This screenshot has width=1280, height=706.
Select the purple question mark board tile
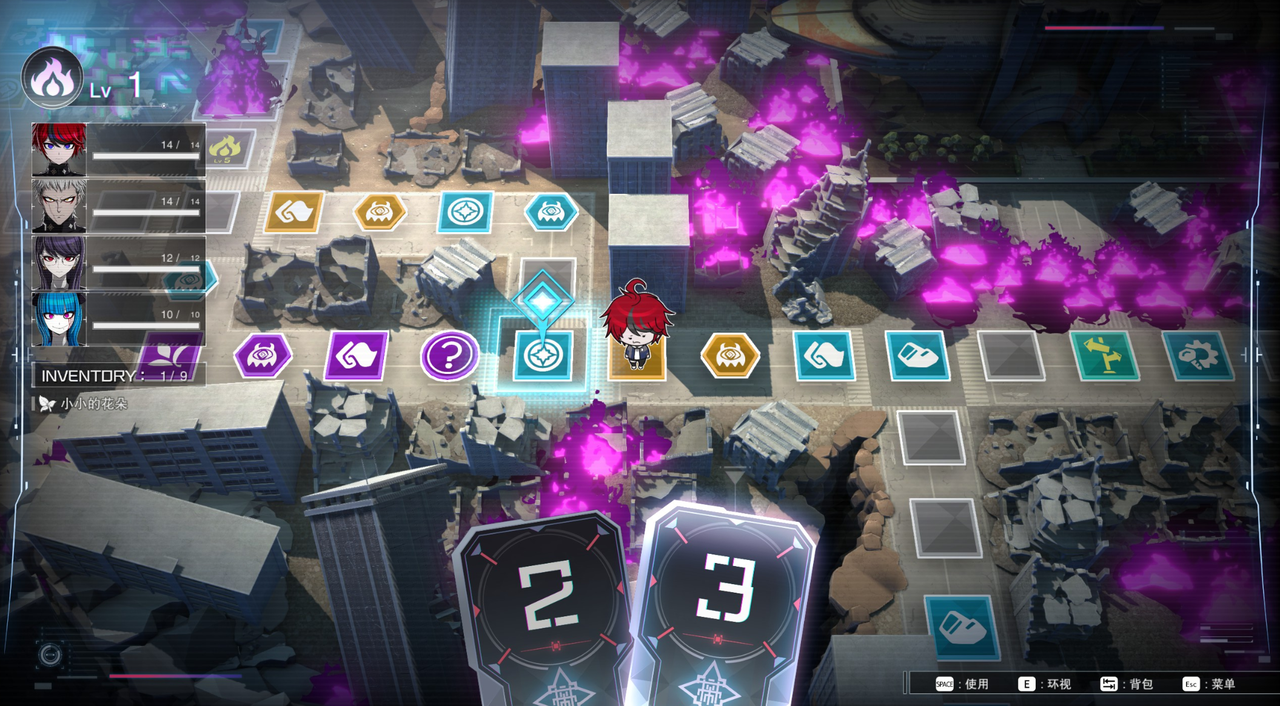click(449, 355)
